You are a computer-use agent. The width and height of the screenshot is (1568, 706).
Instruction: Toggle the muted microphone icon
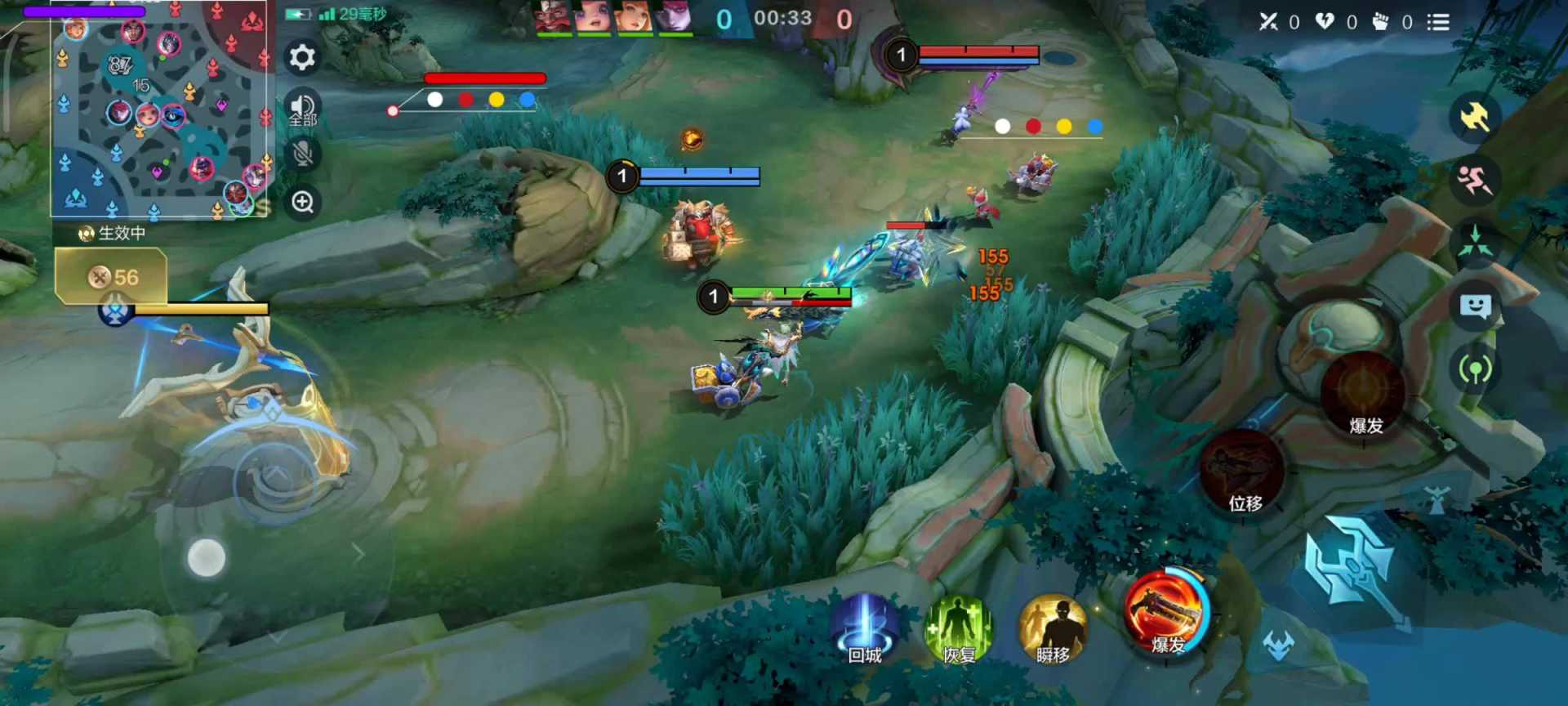tap(302, 154)
